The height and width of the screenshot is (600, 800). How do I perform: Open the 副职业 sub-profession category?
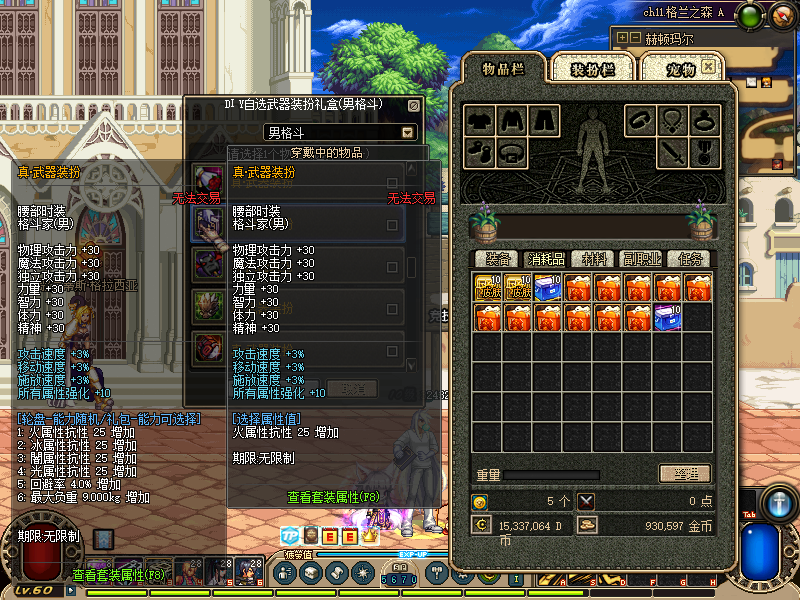[x=641, y=259]
